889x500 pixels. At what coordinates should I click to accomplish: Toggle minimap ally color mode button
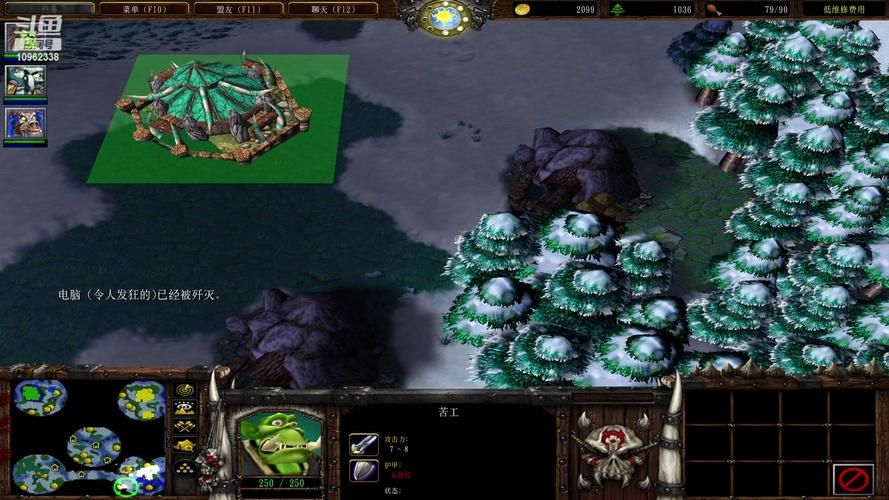[185, 427]
